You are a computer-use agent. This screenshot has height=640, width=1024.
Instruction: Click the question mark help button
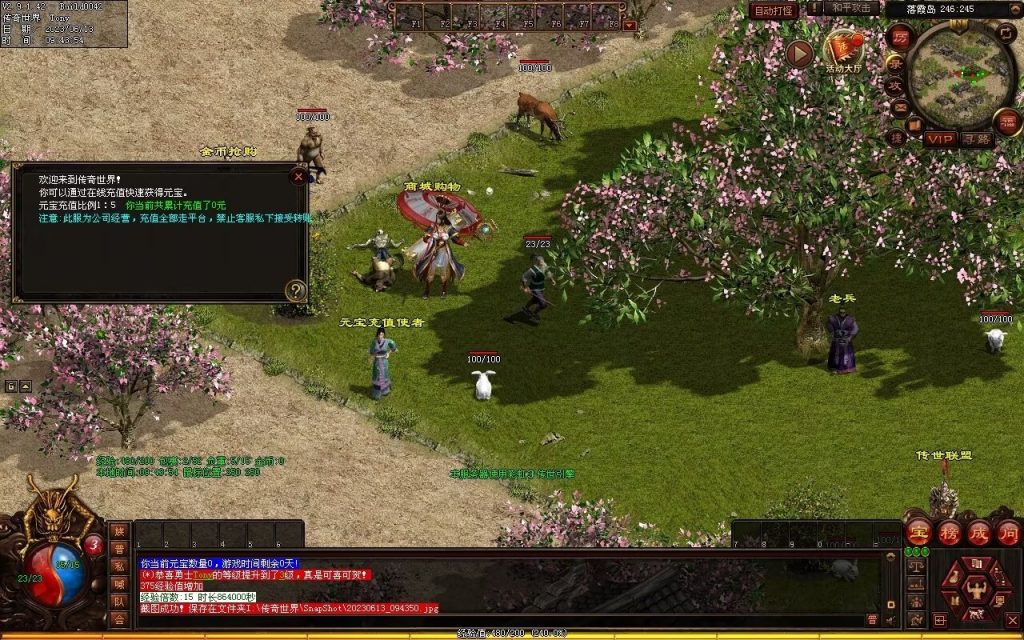[x=295, y=291]
